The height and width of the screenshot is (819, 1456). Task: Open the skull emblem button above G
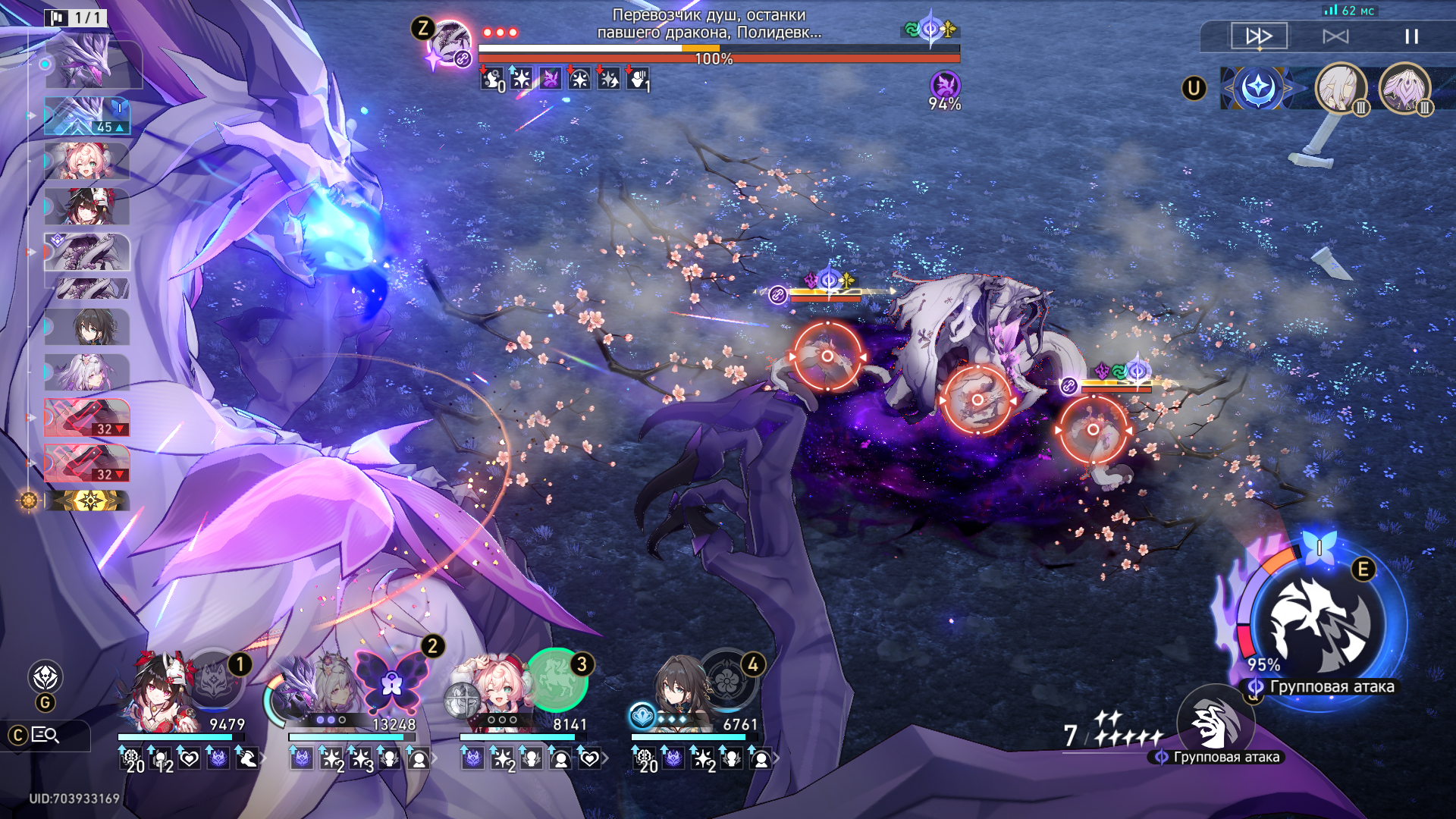click(45, 676)
